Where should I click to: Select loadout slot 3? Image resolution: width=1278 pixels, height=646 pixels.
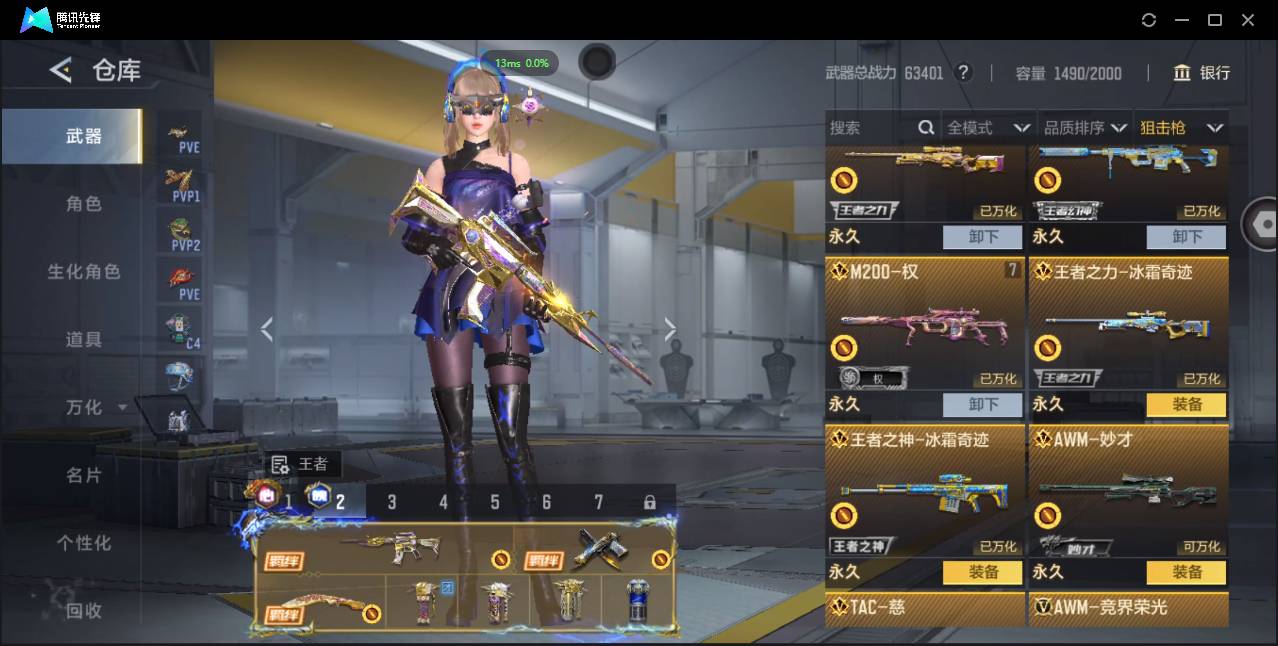(392, 502)
